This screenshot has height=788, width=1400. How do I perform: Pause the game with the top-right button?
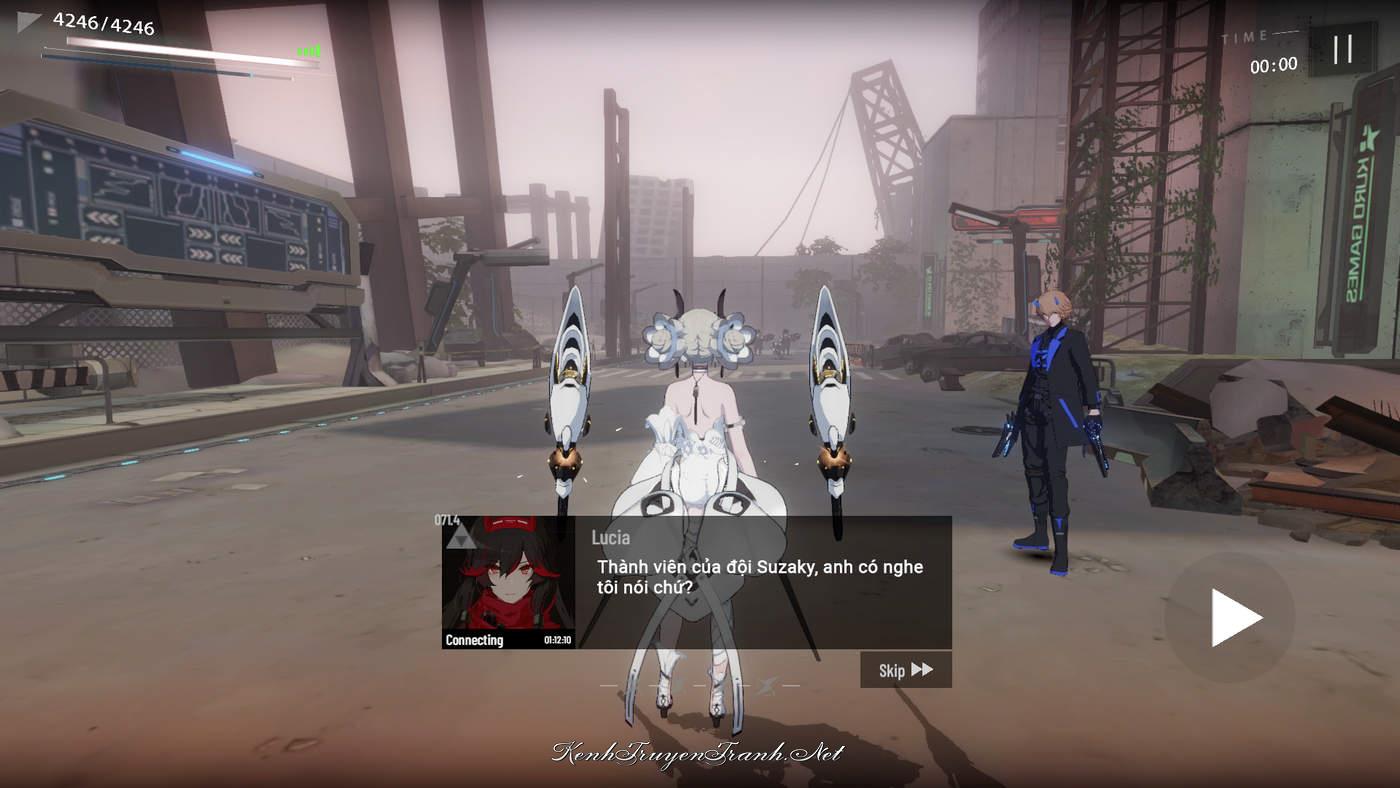tap(1342, 49)
